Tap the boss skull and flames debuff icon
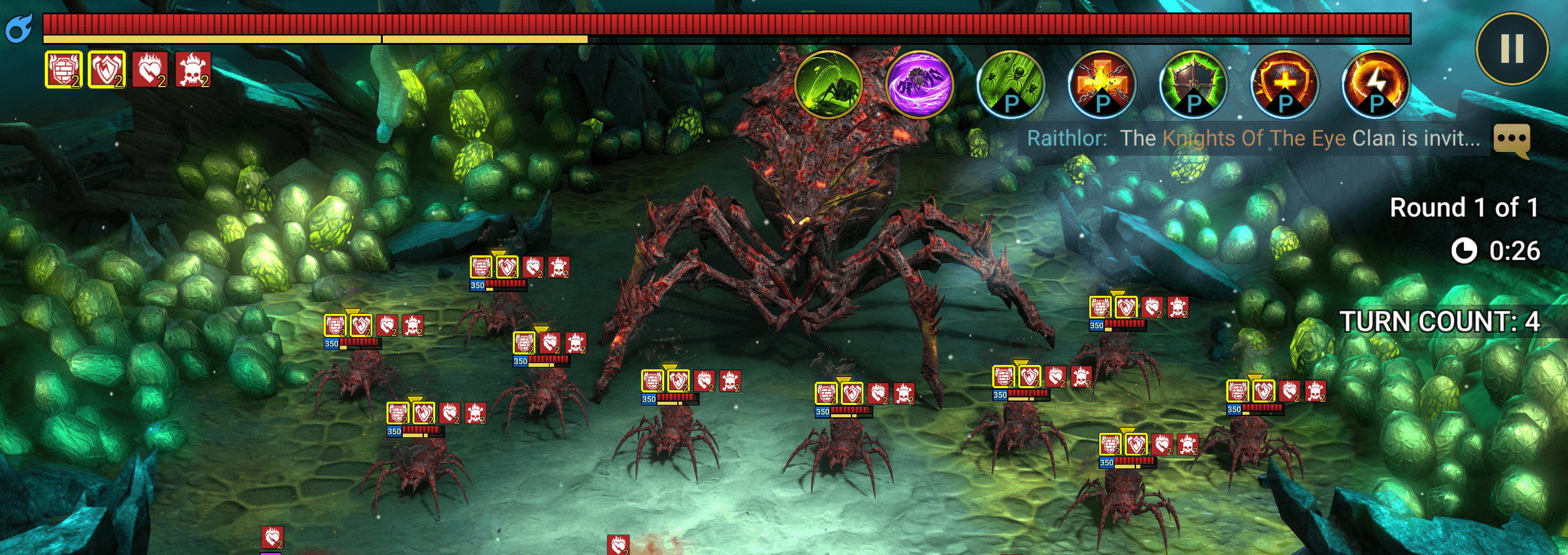 click(x=193, y=70)
